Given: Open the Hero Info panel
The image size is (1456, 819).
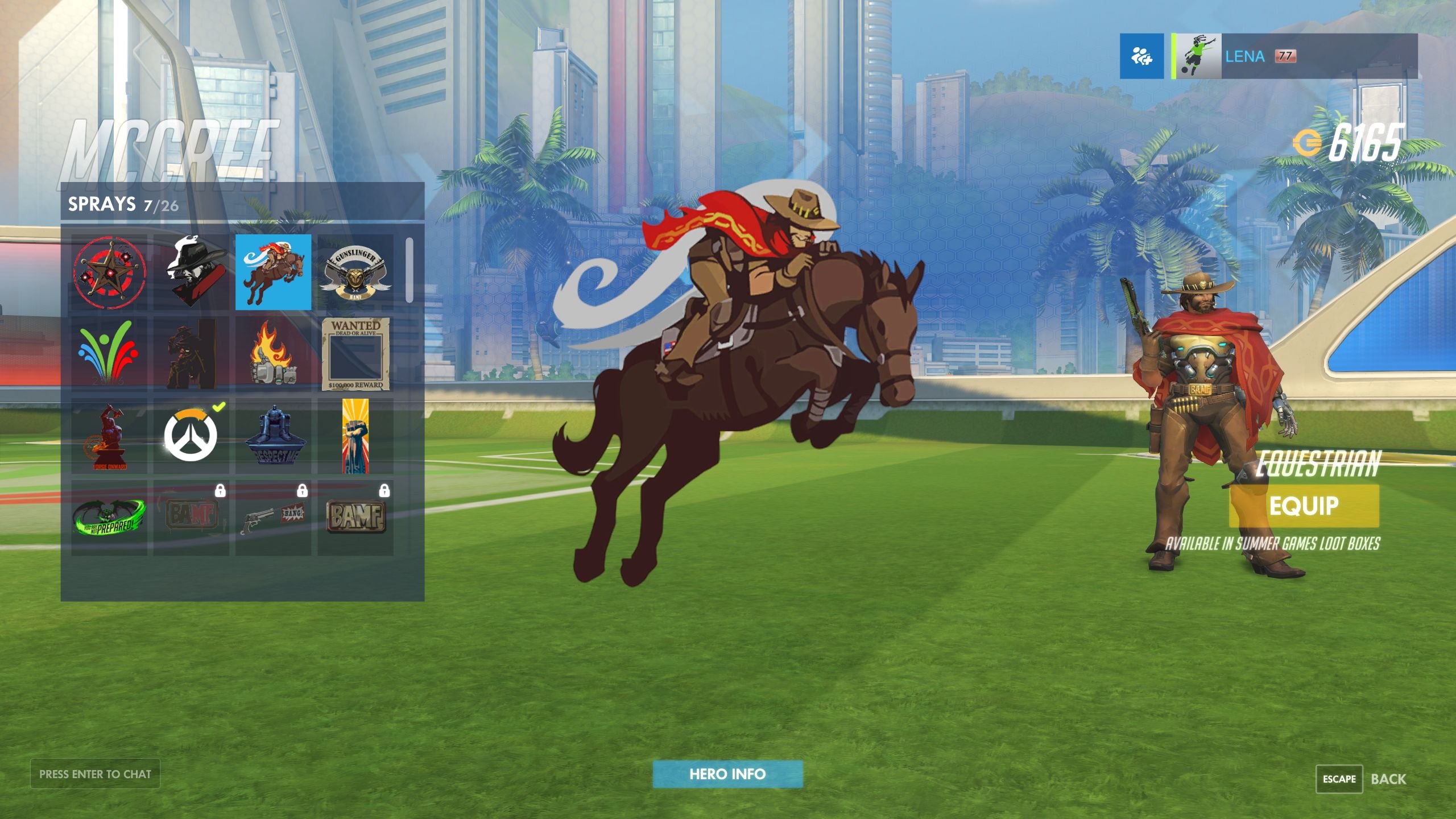Looking at the screenshot, I should (727, 774).
